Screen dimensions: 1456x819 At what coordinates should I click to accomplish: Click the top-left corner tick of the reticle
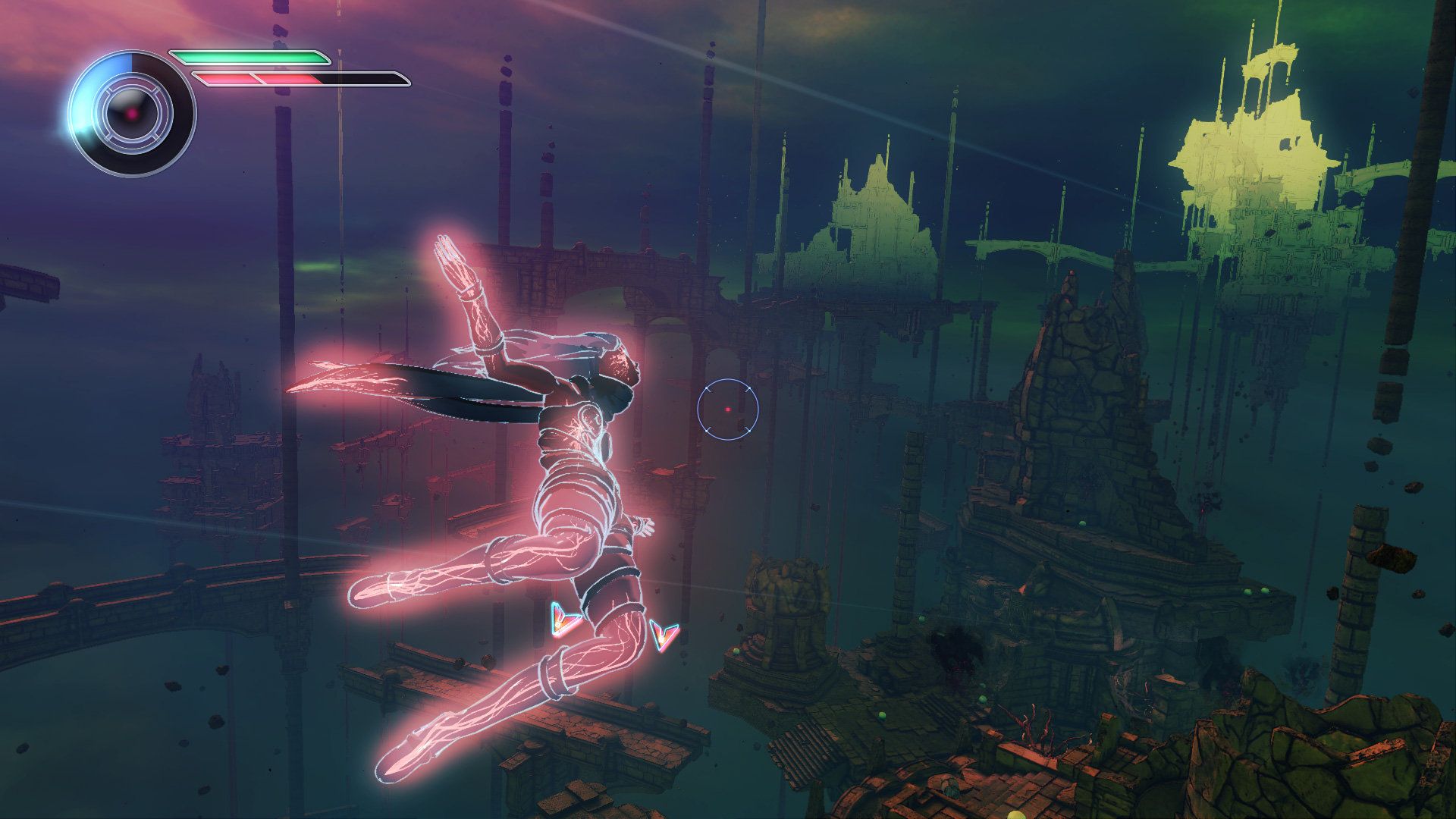point(707,388)
